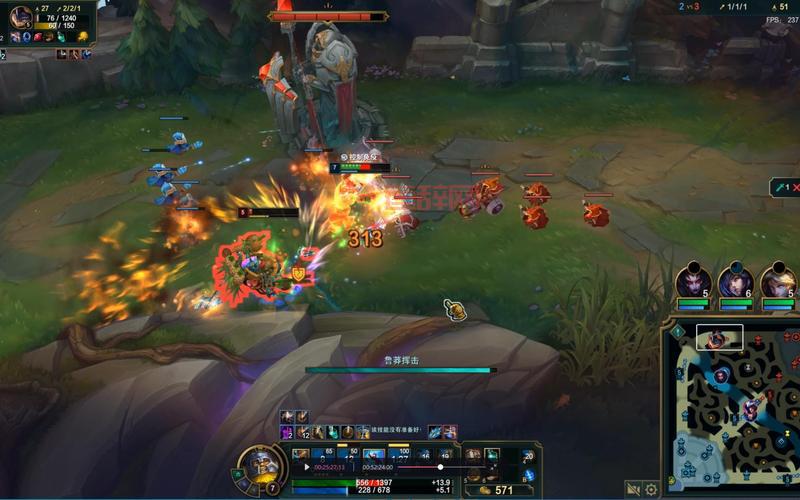Click the gear settings icon beside minimap

point(651,489)
